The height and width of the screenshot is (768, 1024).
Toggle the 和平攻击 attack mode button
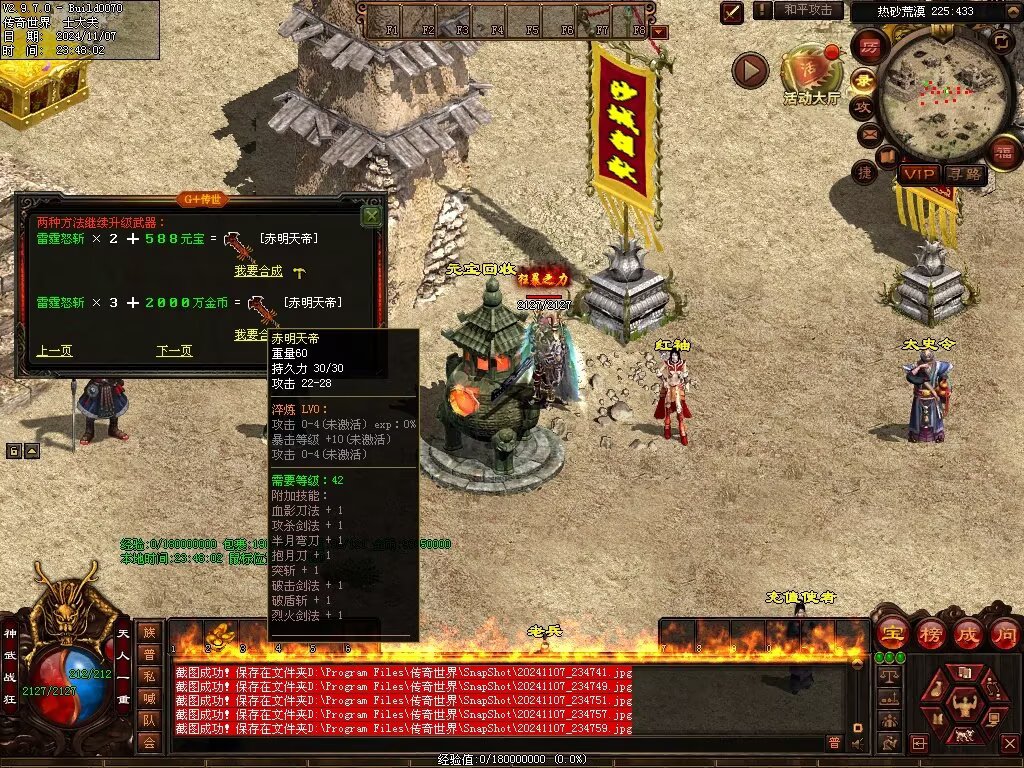(807, 10)
